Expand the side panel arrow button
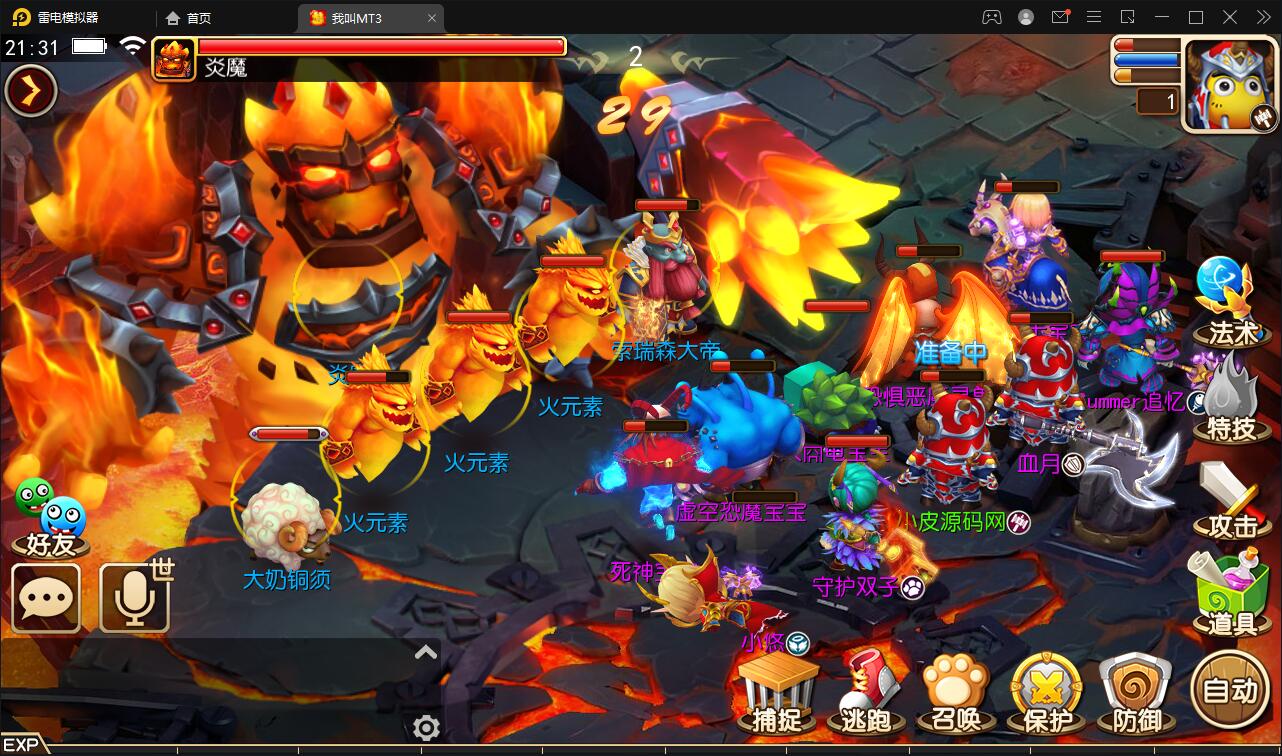Image resolution: width=1282 pixels, height=756 pixels. point(31,91)
